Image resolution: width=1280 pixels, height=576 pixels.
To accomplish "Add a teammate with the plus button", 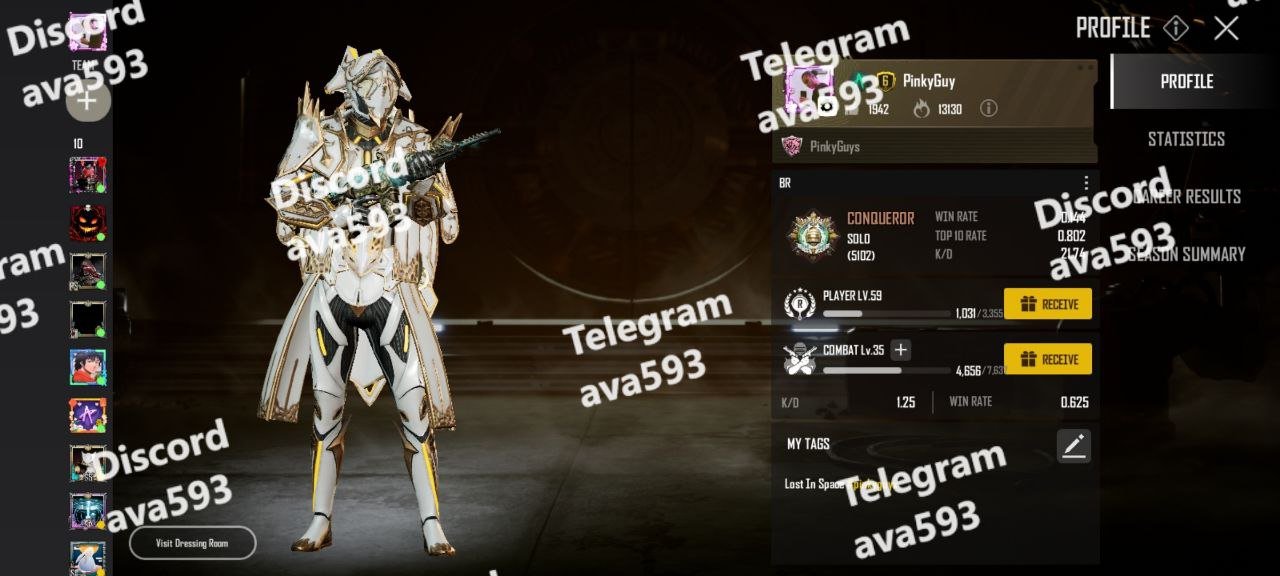I will coord(88,100).
